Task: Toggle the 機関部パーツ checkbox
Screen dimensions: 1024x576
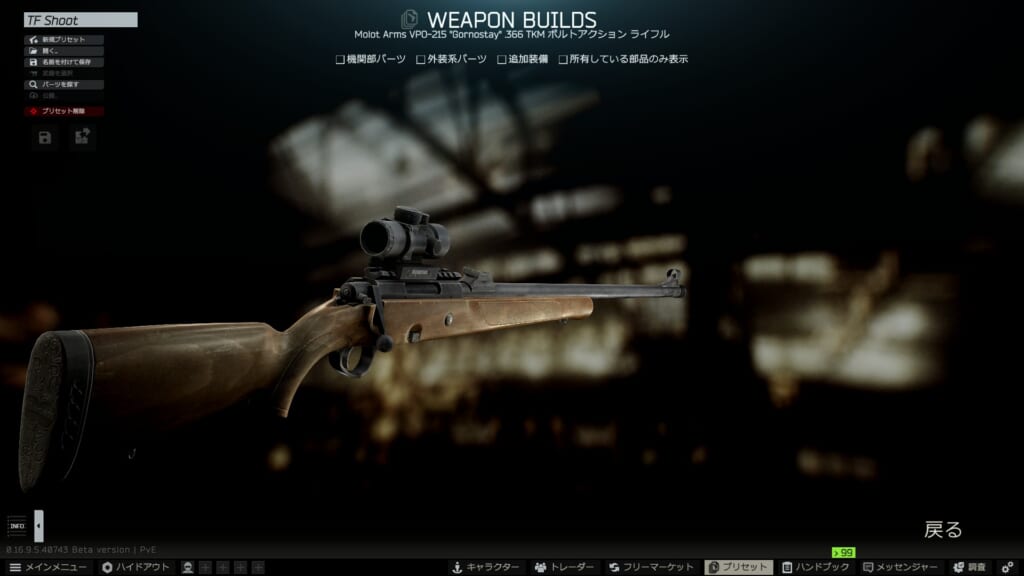Action: click(341, 60)
